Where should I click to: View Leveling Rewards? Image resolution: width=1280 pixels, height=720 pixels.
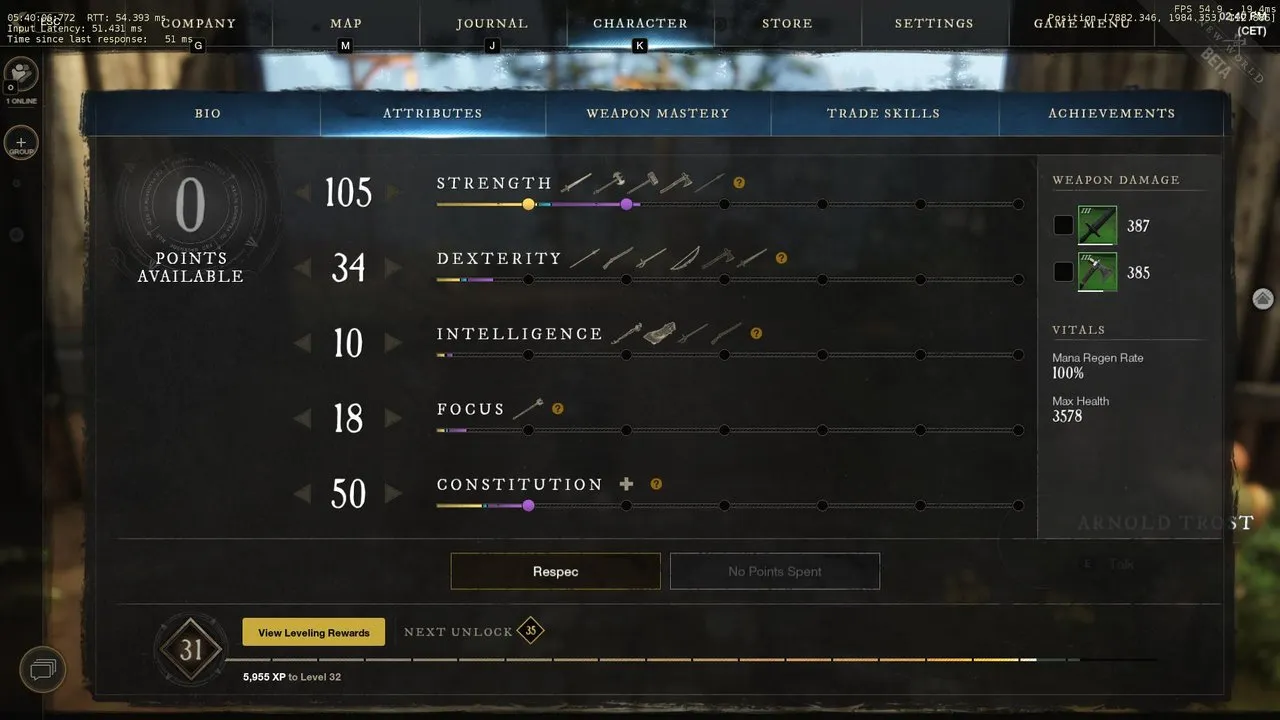[x=313, y=632]
